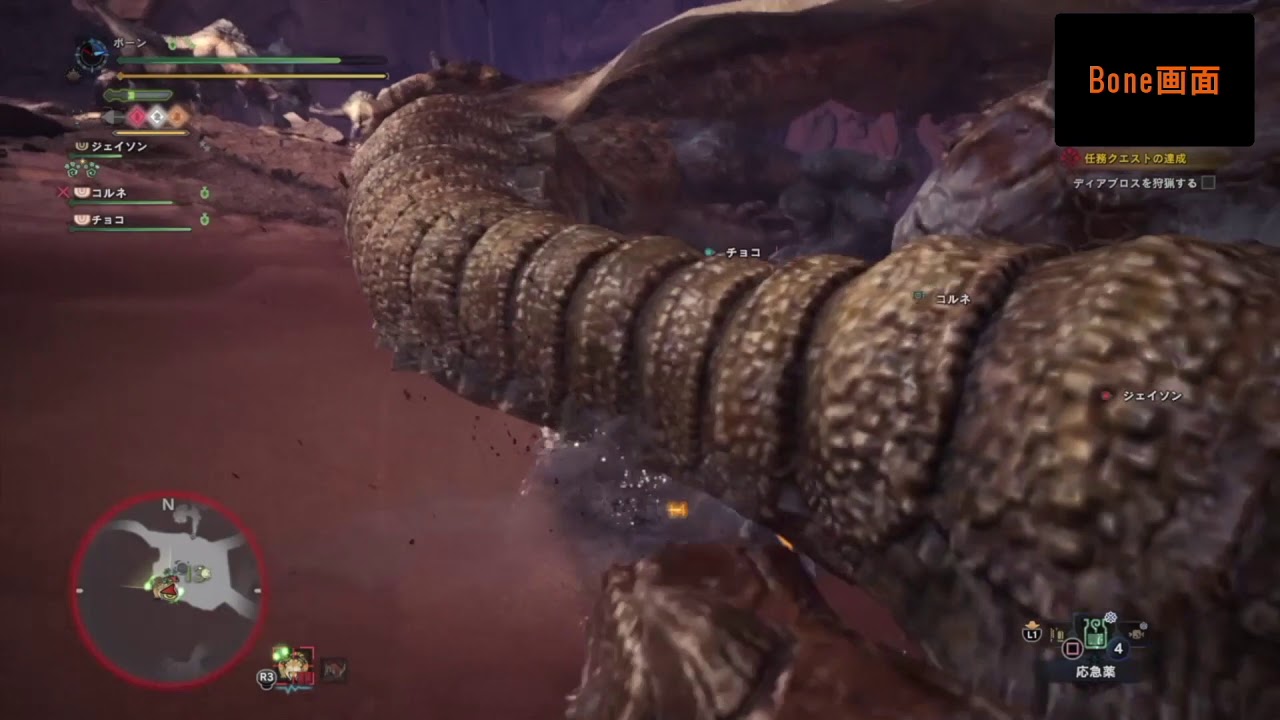Click the red status effect diamond icon
This screenshot has height=720, width=1280.
(x=137, y=116)
